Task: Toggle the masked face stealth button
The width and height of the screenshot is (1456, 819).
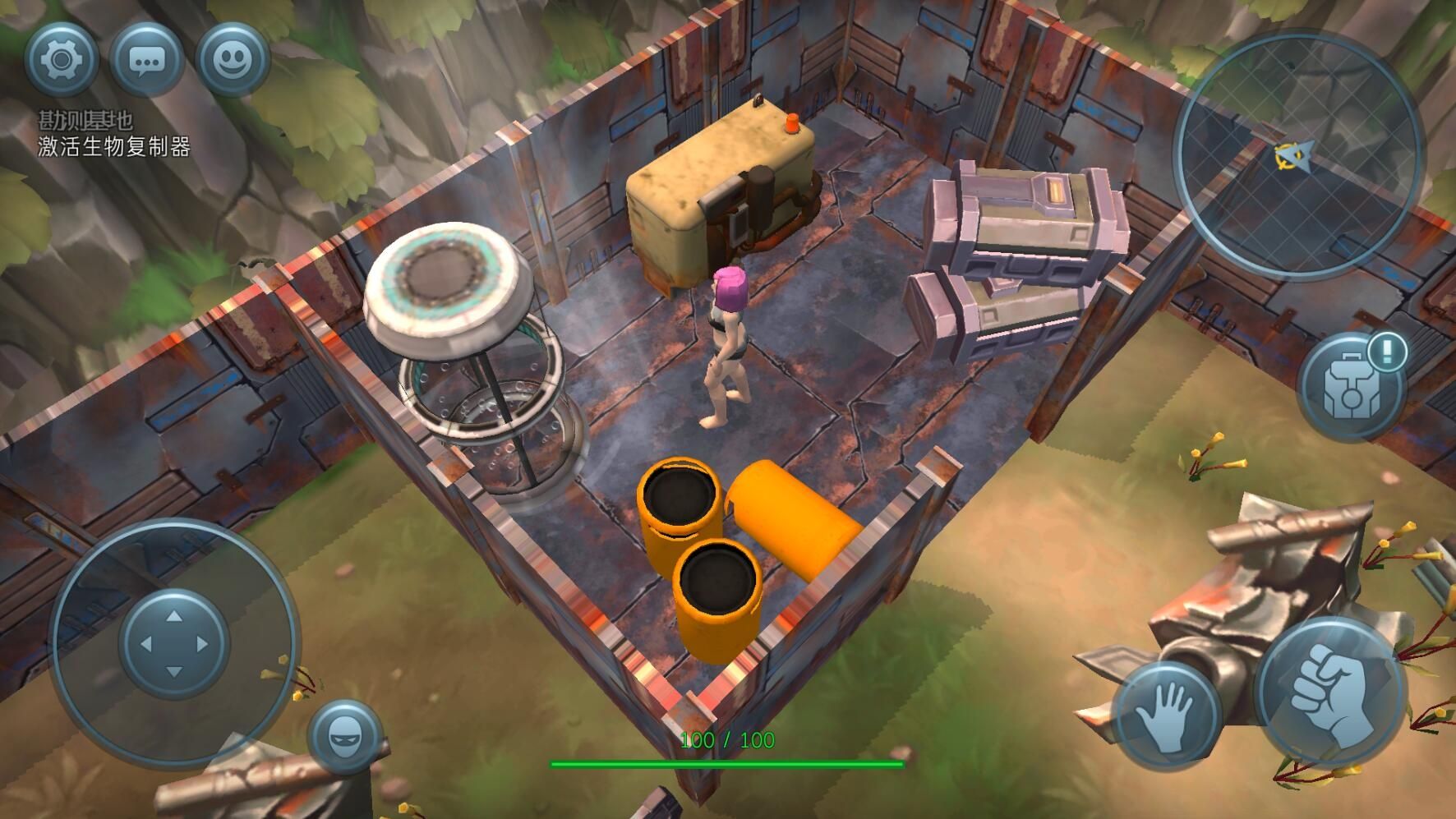Action: [344, 738]
